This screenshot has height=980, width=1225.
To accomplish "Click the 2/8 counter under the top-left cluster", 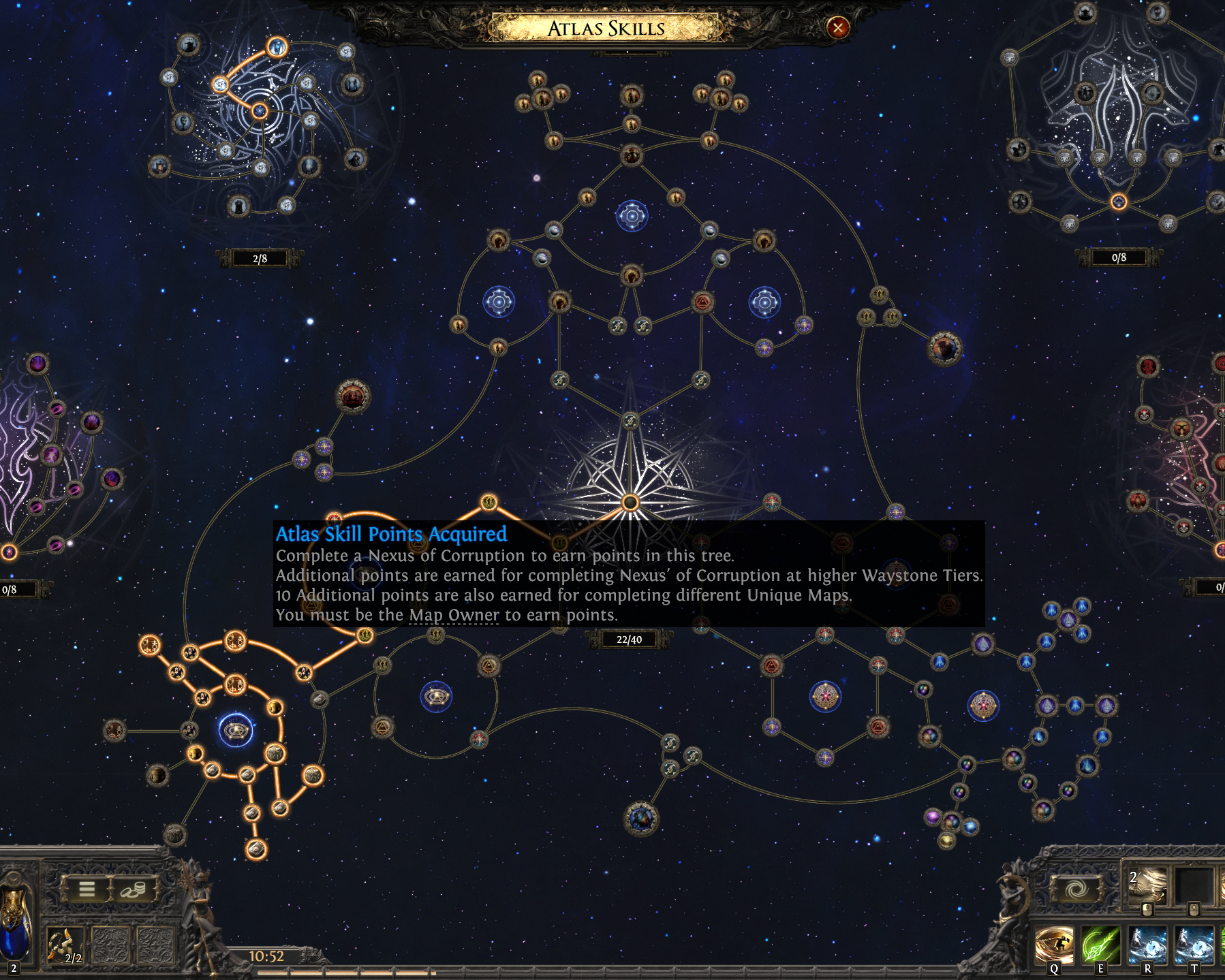I will click(261, 257).
